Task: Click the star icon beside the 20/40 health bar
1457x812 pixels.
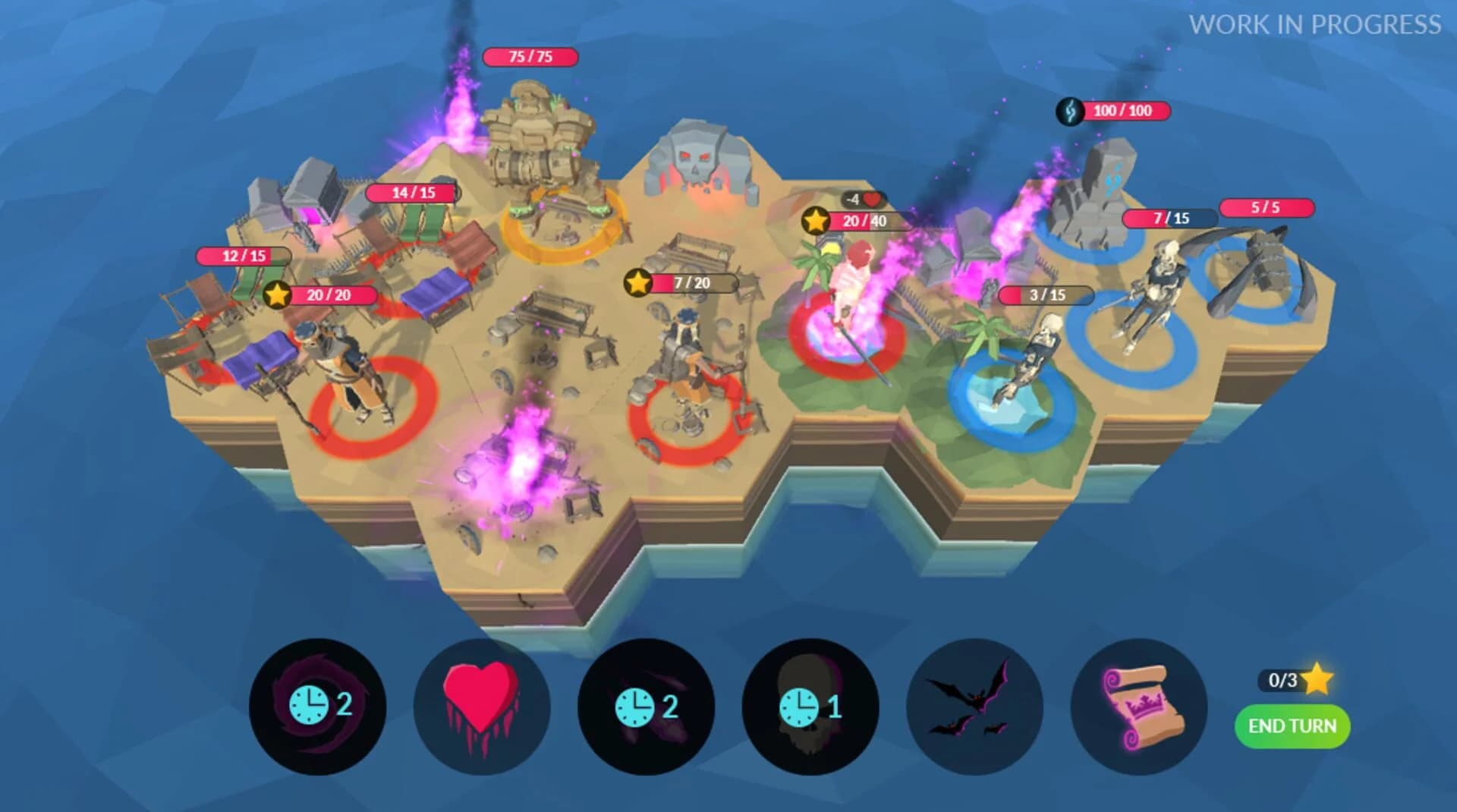Action: pyautogui.click(x=814, y=222)
